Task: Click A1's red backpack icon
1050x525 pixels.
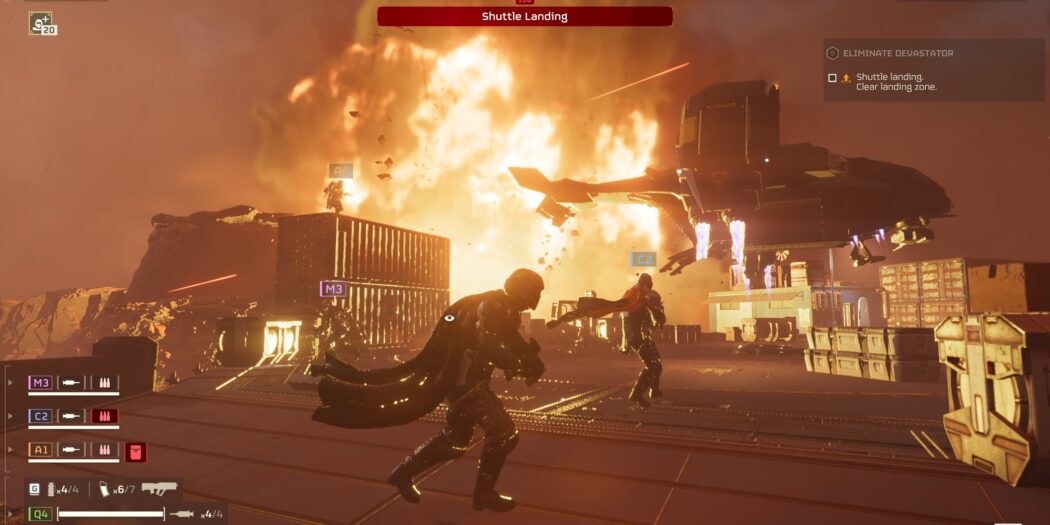Action: [136, 452]
